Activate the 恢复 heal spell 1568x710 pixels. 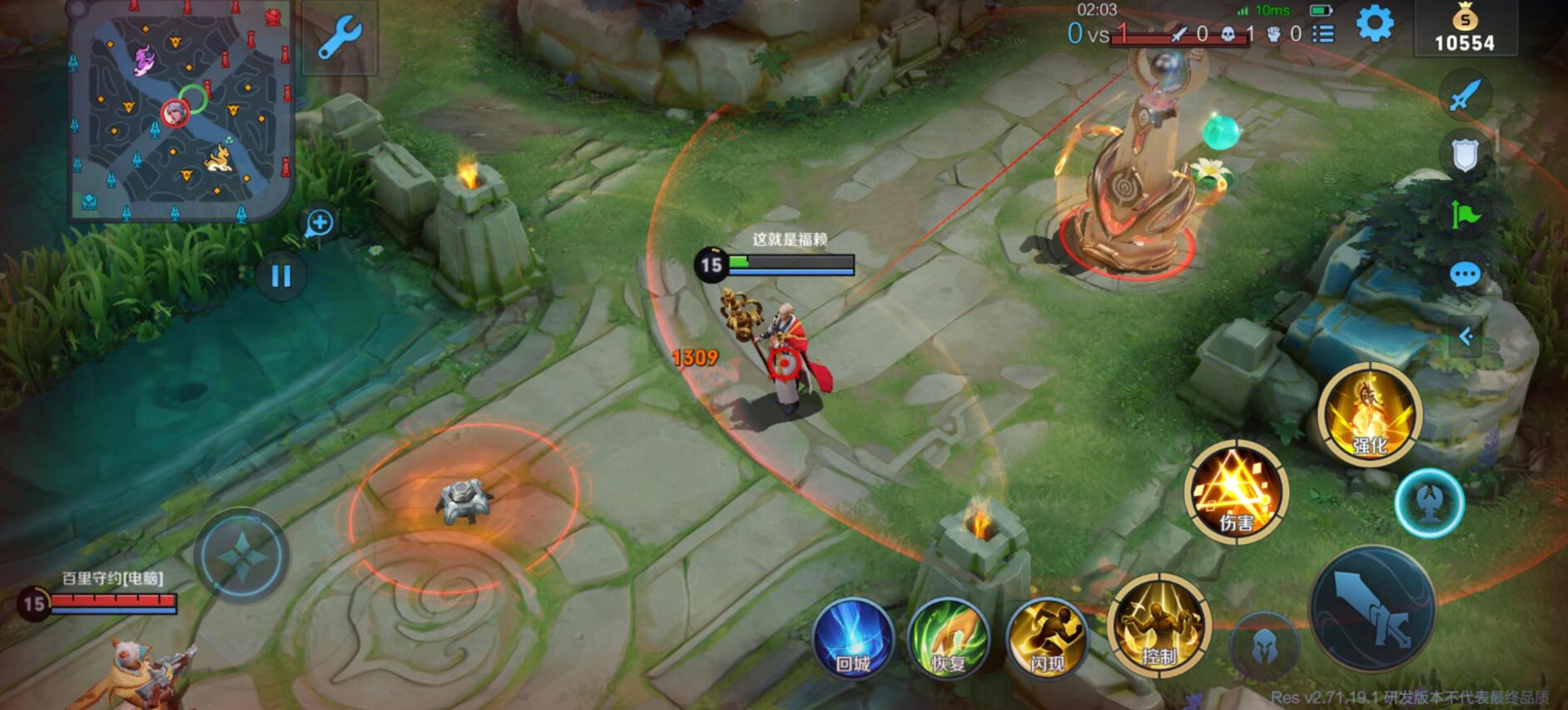(x=948, y=638)
